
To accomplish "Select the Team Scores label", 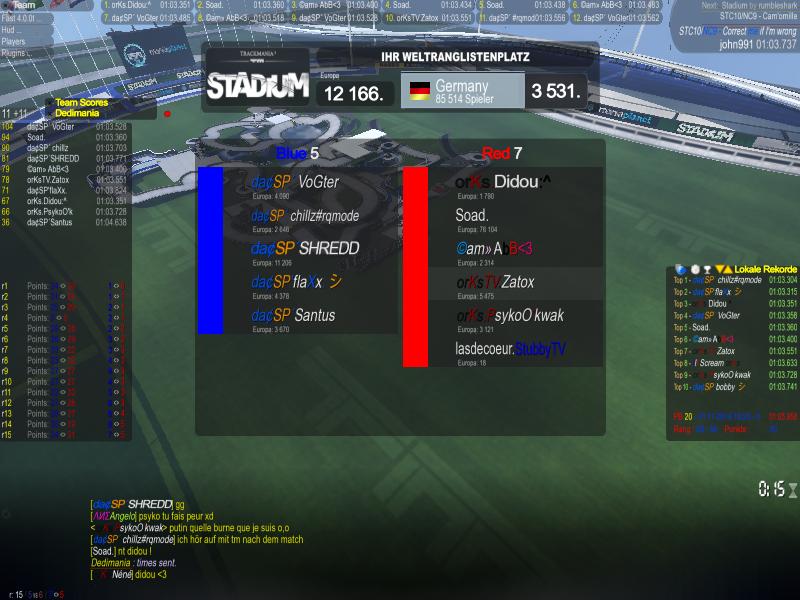I will click(x=81, y=102).
